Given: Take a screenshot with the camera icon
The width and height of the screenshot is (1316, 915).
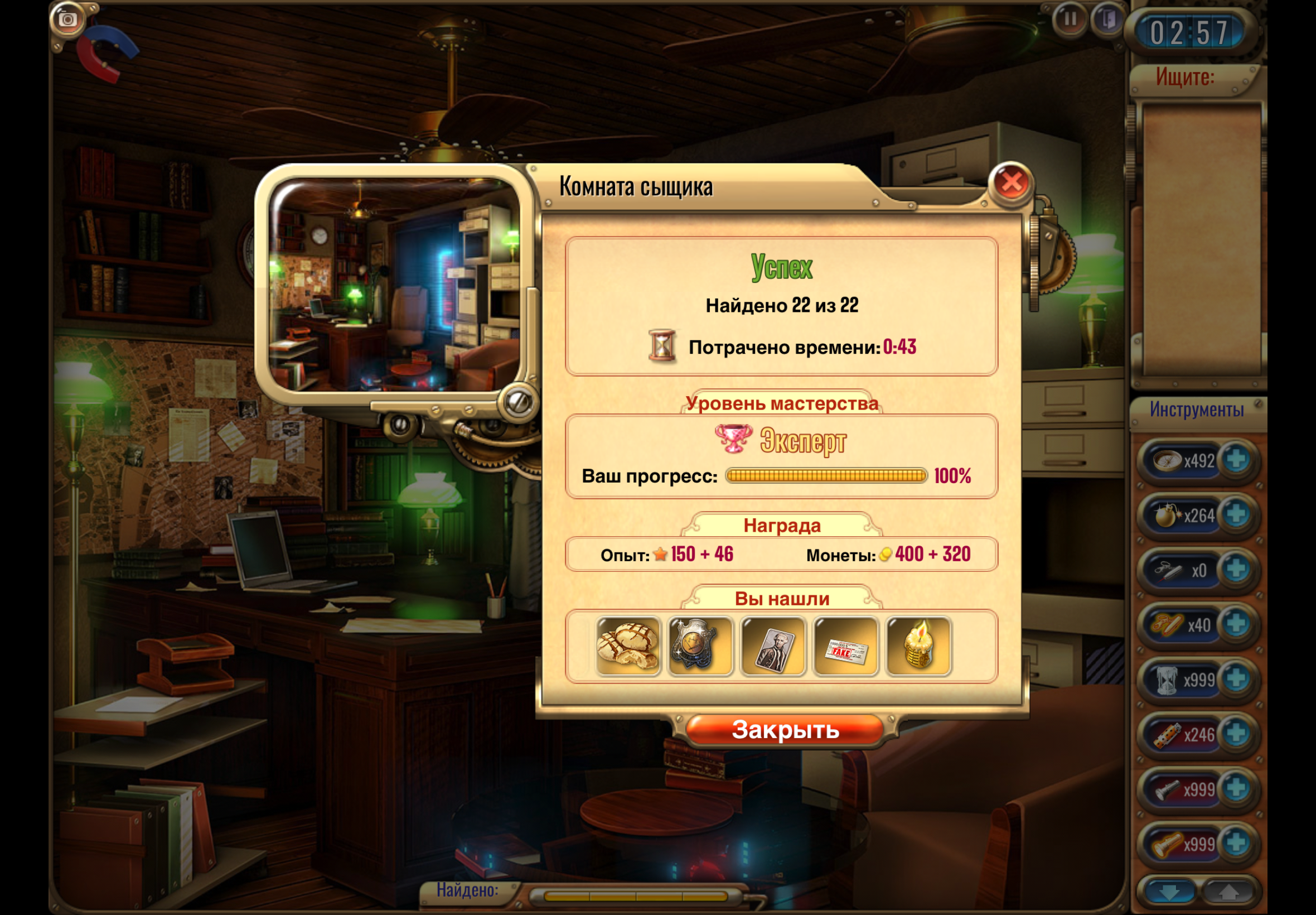Looking at the screenshot, I should (67, 20).
